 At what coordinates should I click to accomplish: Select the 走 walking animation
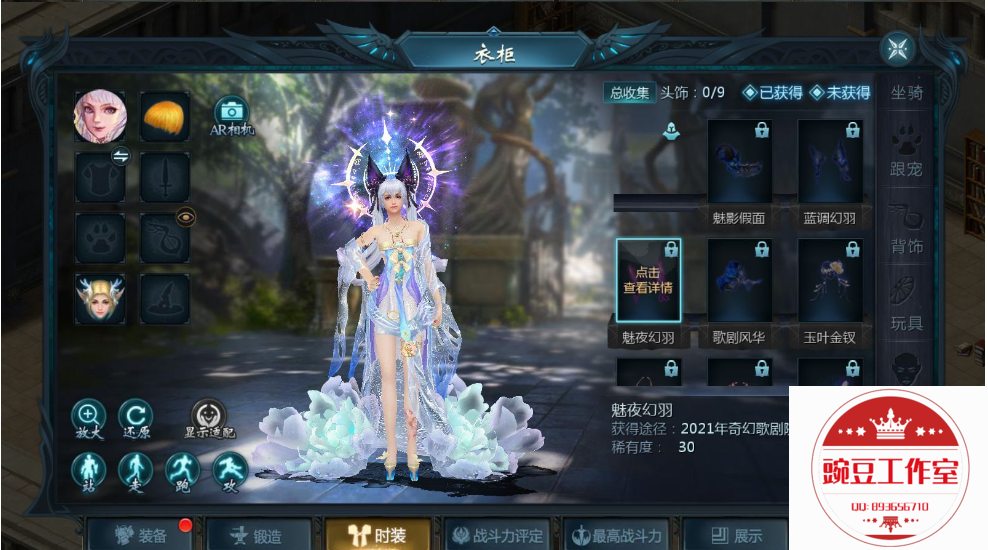[135, 470]
